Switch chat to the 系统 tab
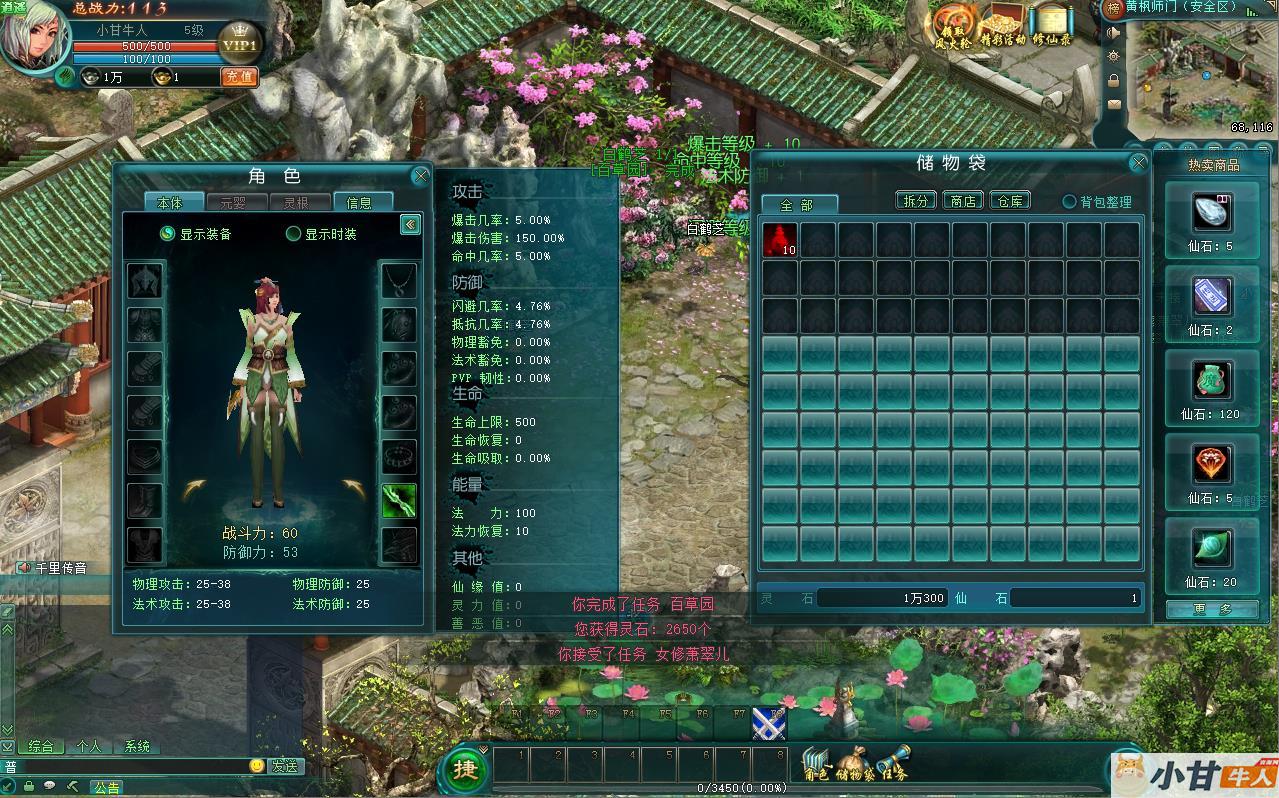This screenshot has width=1279, height=798. pyautogui.click(x=137, y=746)
